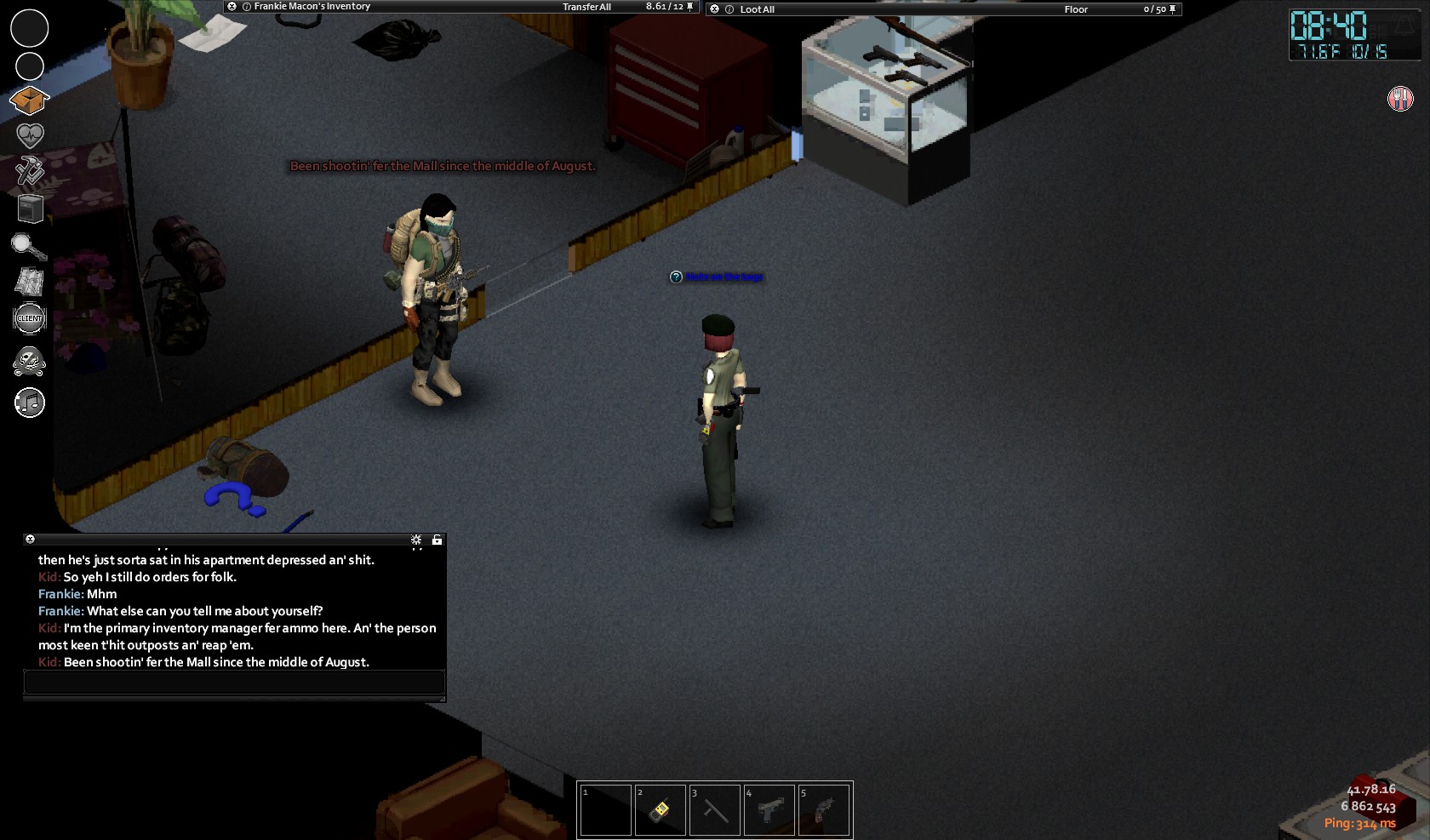Activate the magnifying glass search mode
The width and height of the screenshot is (1430, 840).
tap(29, 246)
